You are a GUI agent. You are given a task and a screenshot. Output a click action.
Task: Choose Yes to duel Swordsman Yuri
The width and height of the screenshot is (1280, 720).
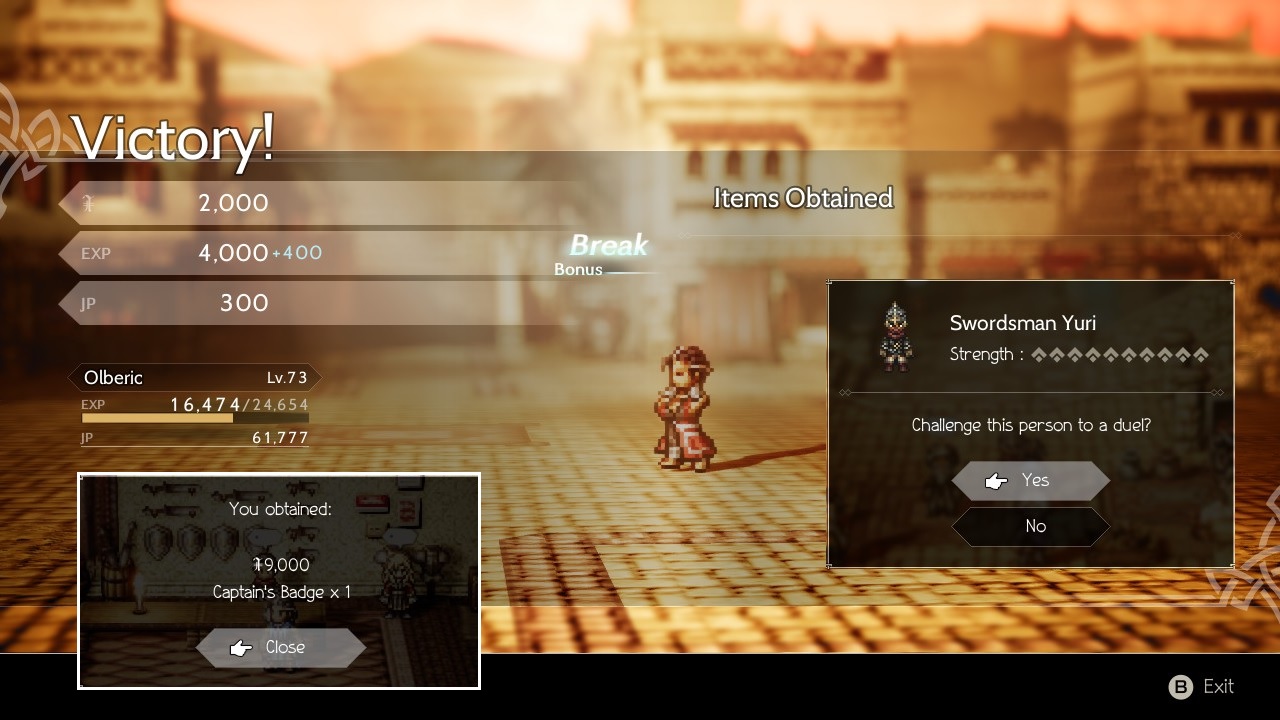click(1031, 481)
